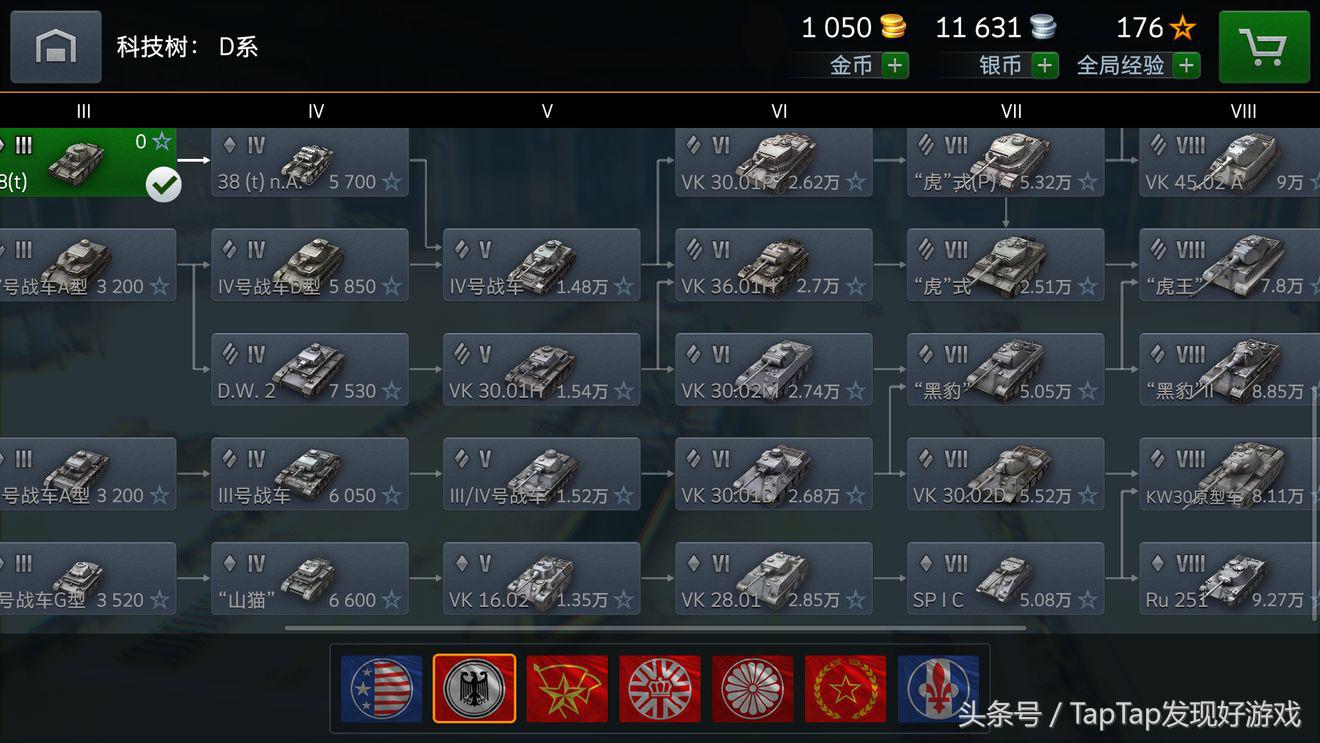Open the shopping cart store
The height and width of the screenshot is (743, 1320).
(x=1264, y=47)
